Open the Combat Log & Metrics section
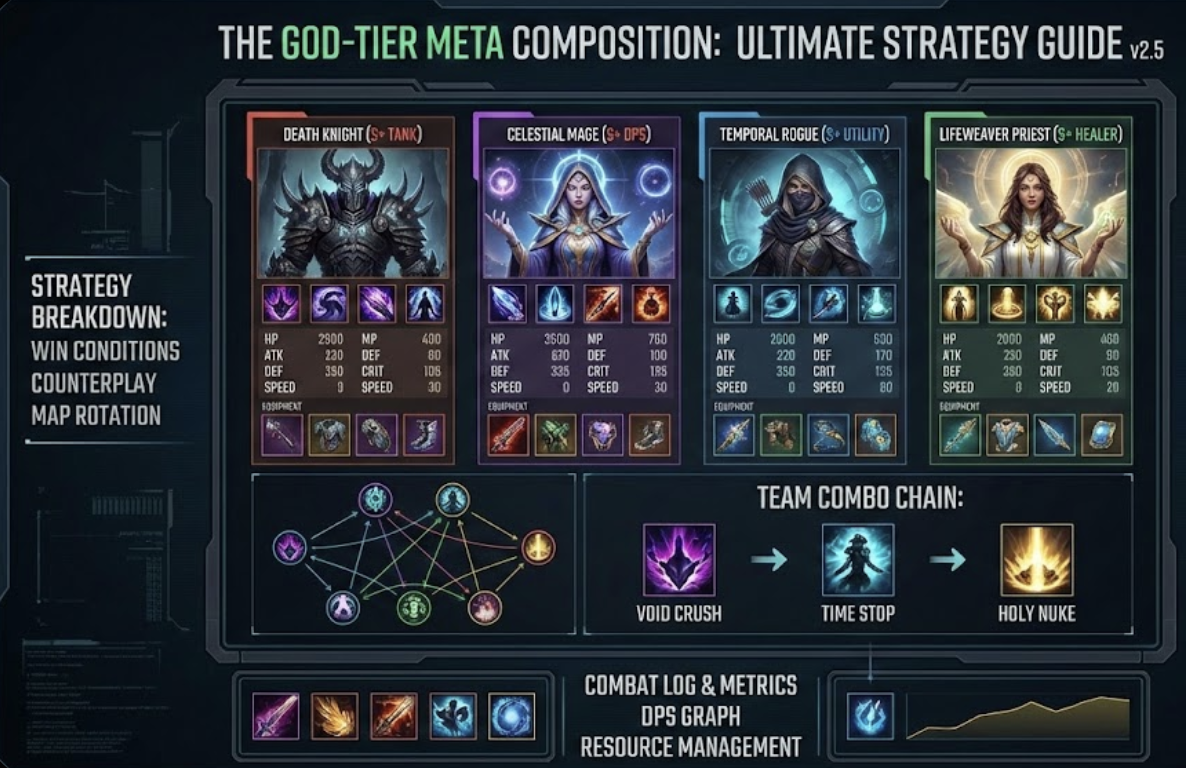The width and height of the screenshot is (1186, 768). coord(691,685)
